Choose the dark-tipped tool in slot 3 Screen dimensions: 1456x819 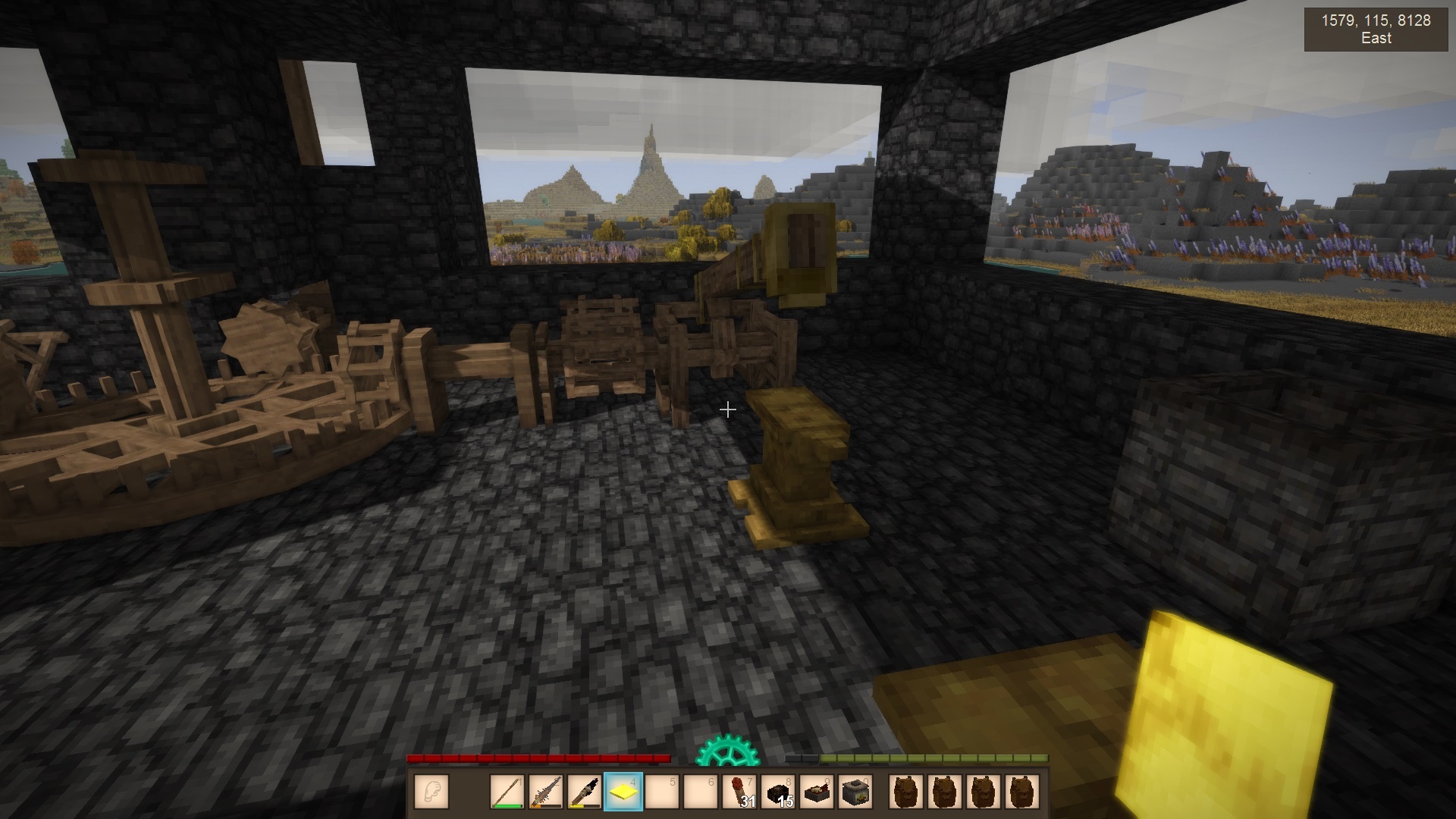[x=585, y=792]
